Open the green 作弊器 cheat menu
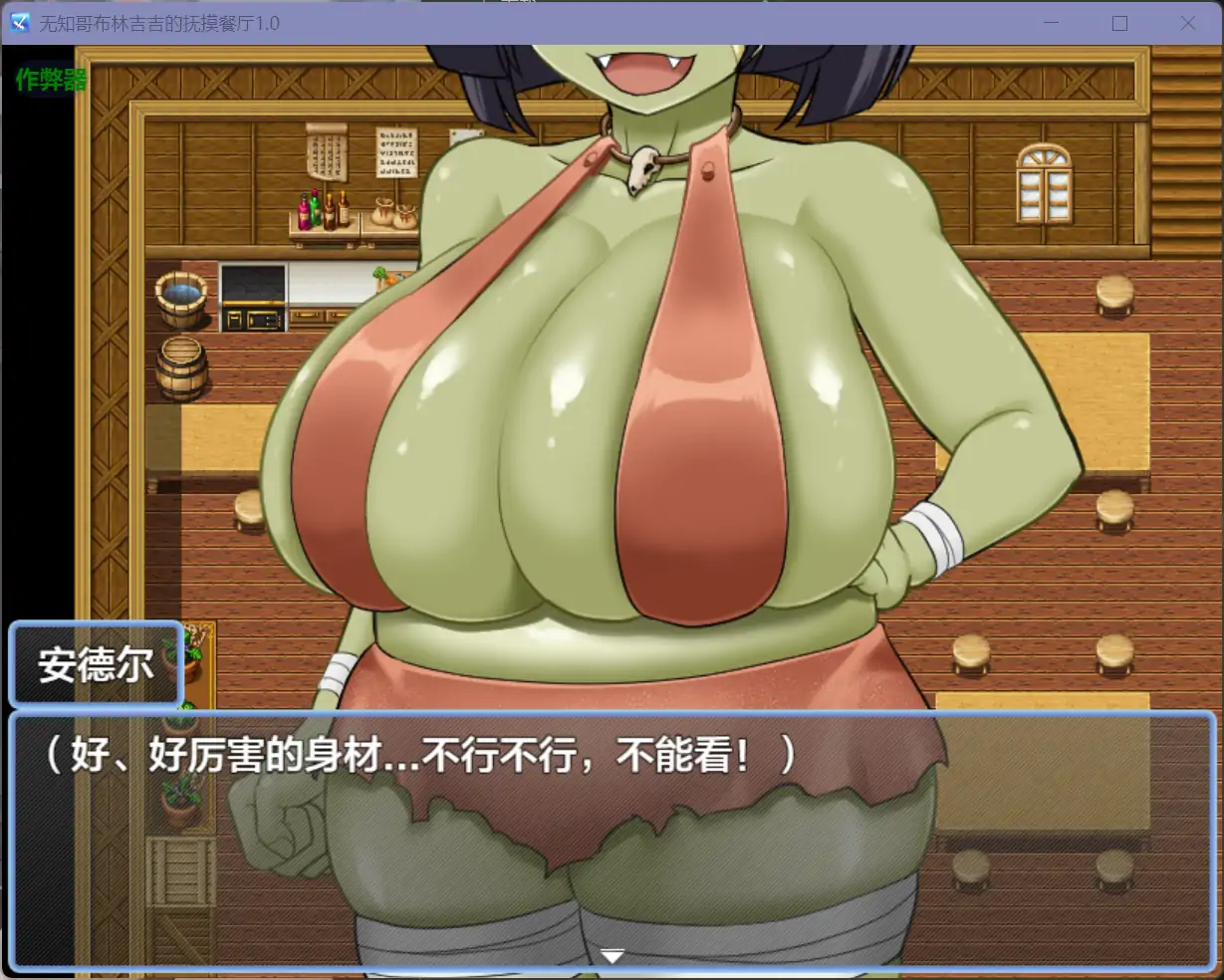 point(51,80)
